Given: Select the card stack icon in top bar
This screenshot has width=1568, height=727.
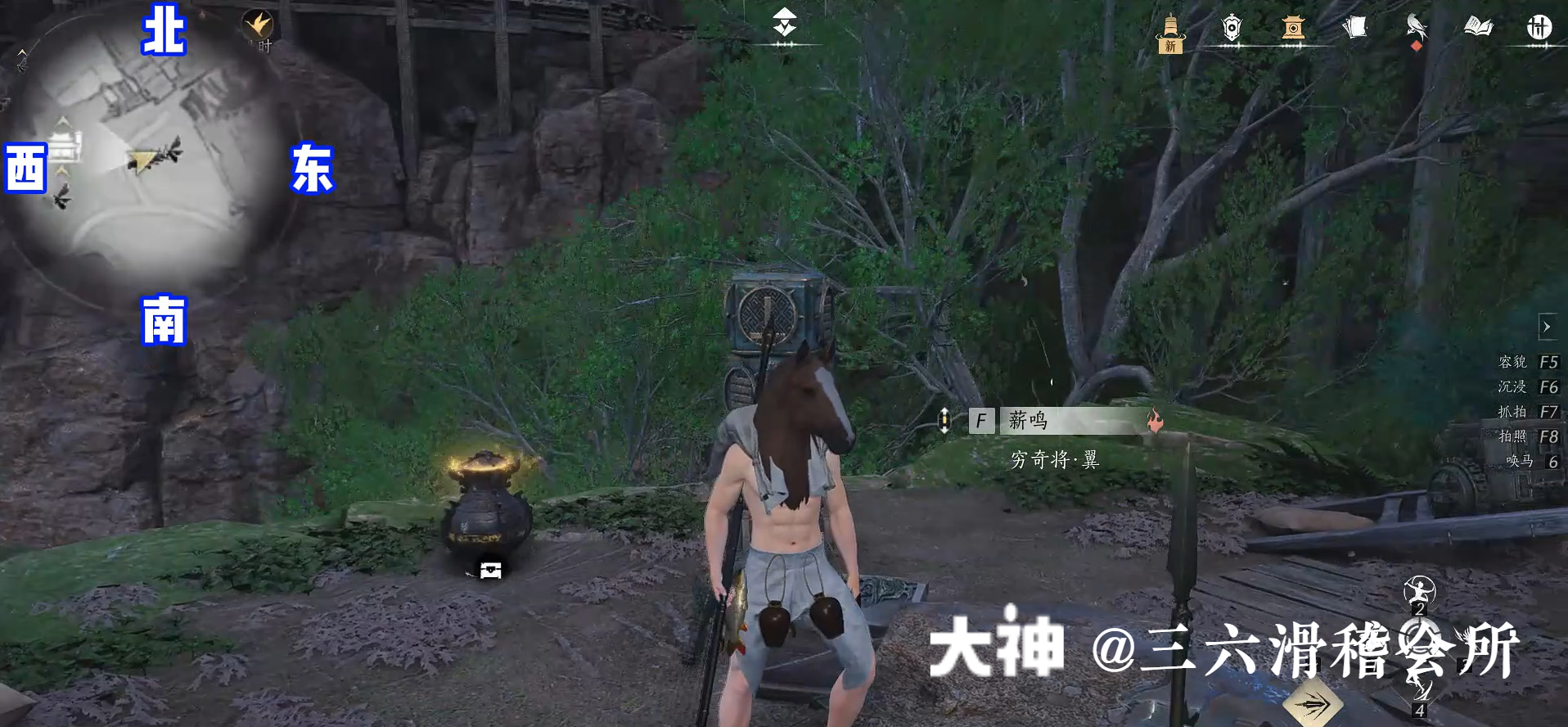Looking at the screenshot, I should pos(1354,27).
